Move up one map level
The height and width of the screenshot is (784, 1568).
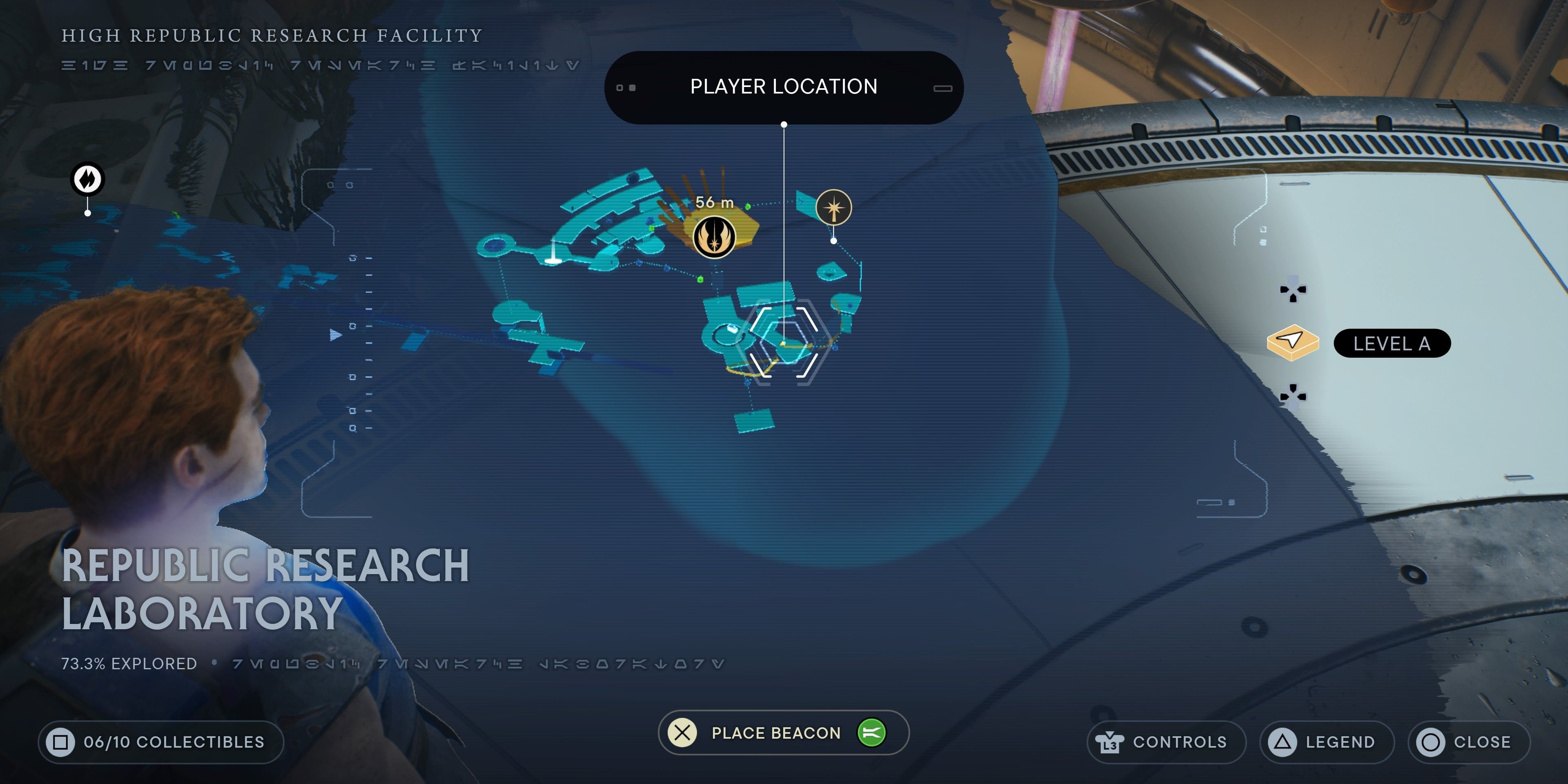click(1293, 290)
